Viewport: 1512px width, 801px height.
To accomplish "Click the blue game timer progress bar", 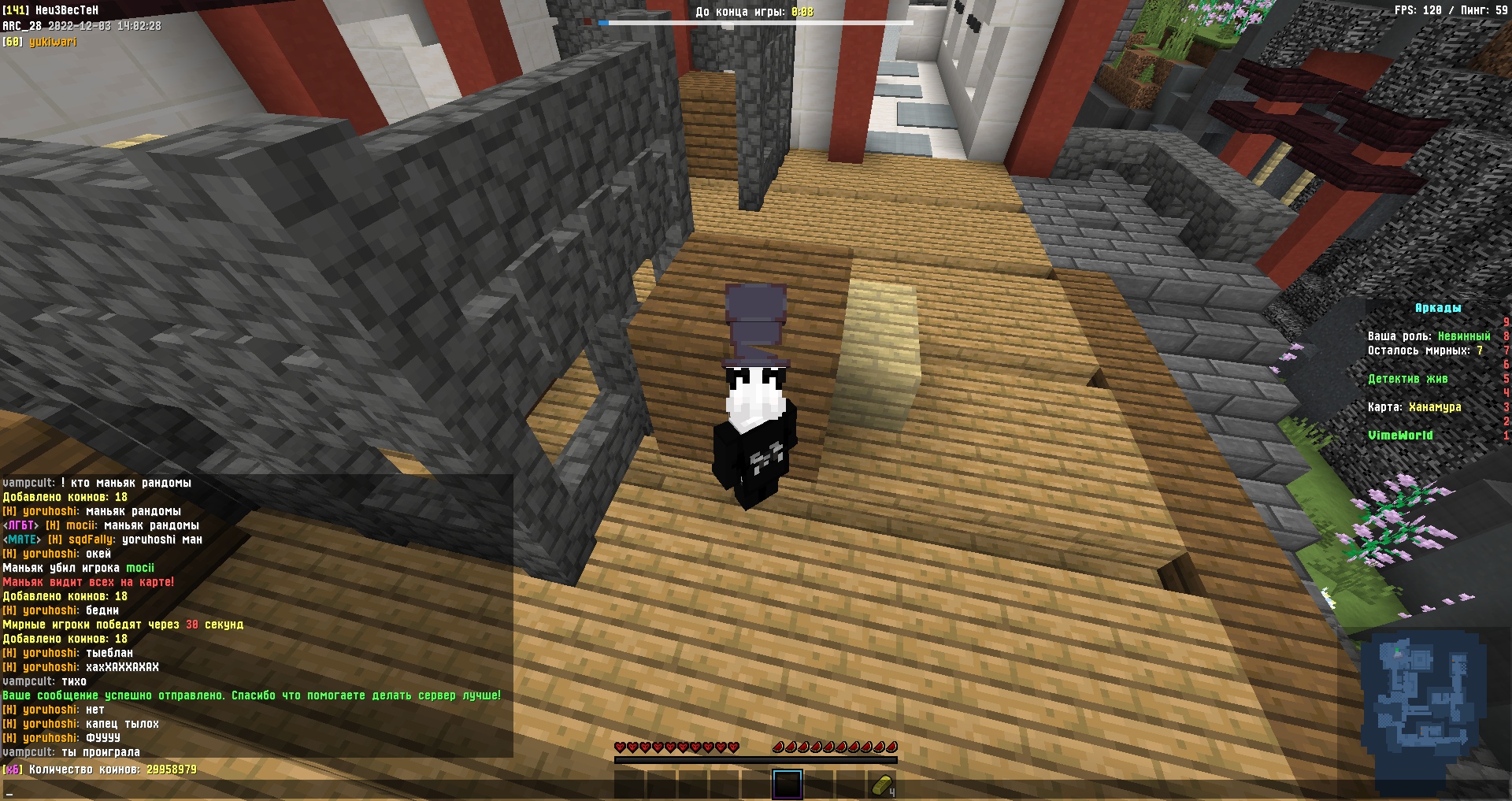I will 603,23.
